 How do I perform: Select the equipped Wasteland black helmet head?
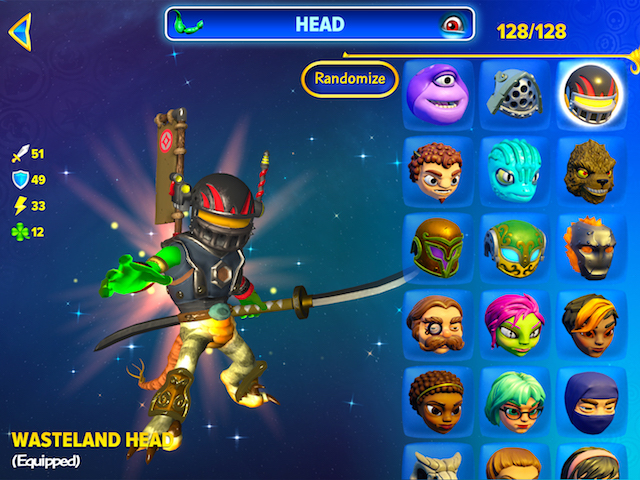point(589,92)
